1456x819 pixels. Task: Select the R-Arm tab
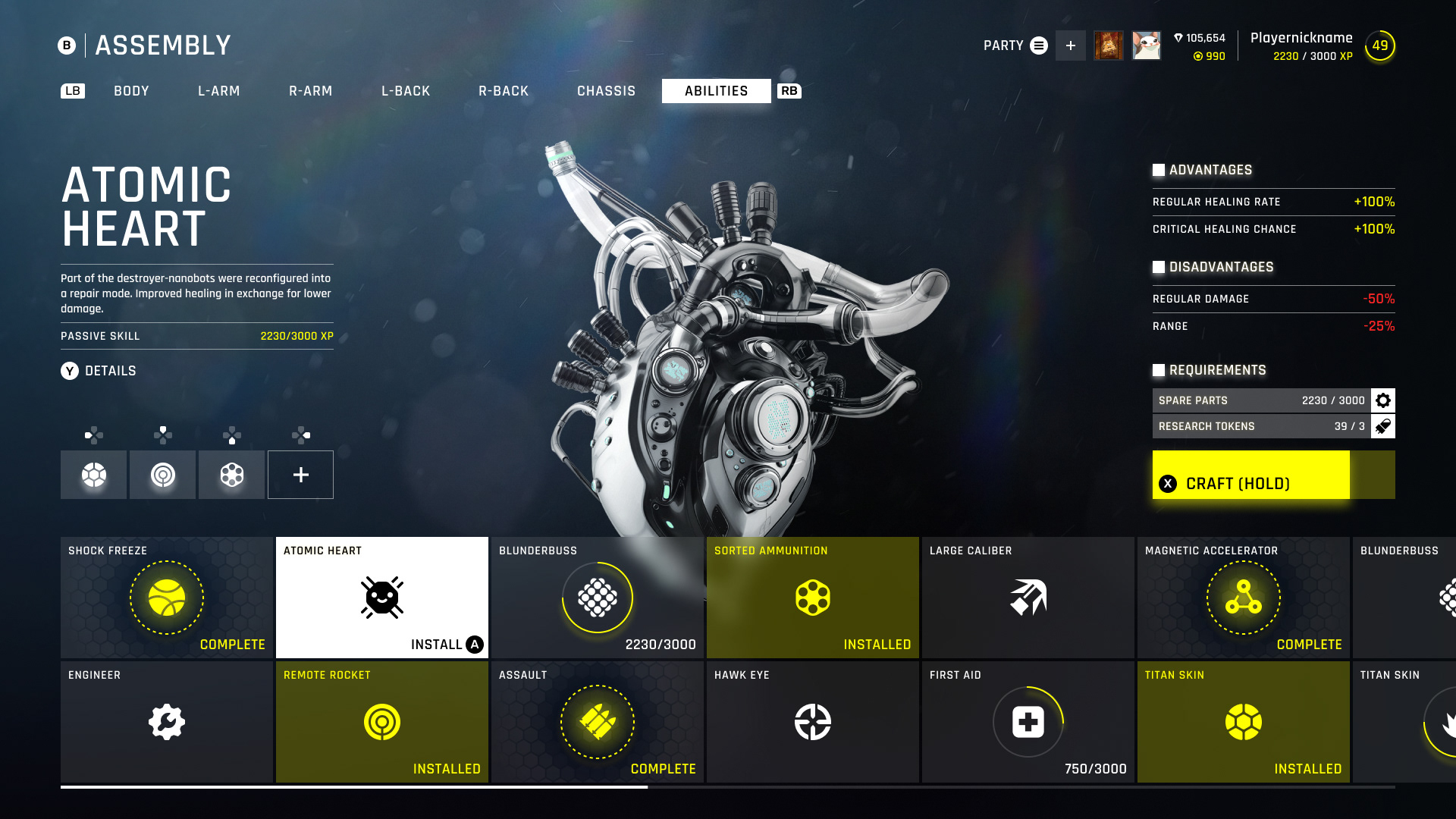310,91
